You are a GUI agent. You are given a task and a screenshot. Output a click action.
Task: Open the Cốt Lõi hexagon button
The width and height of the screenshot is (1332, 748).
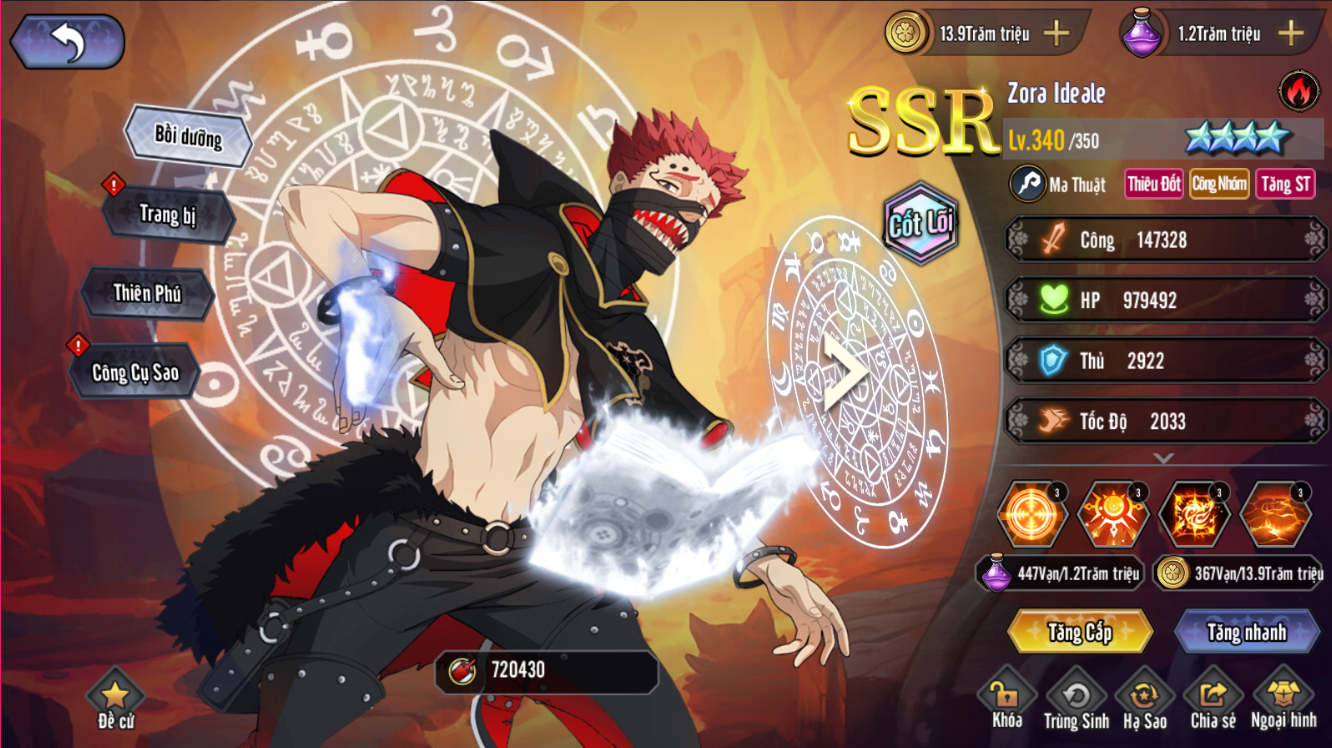click(920, 223)
